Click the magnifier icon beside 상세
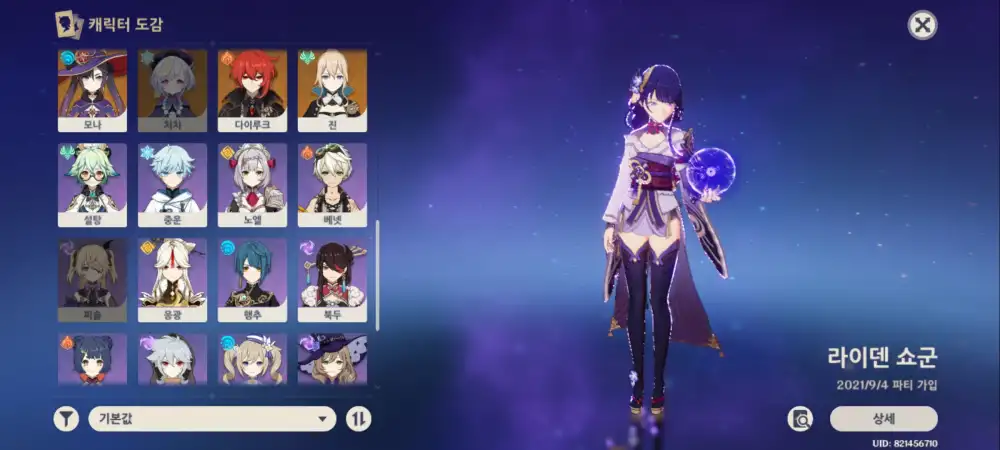Image resolution: width=1000 pixels, height=450 pixels. click(800, 419)
